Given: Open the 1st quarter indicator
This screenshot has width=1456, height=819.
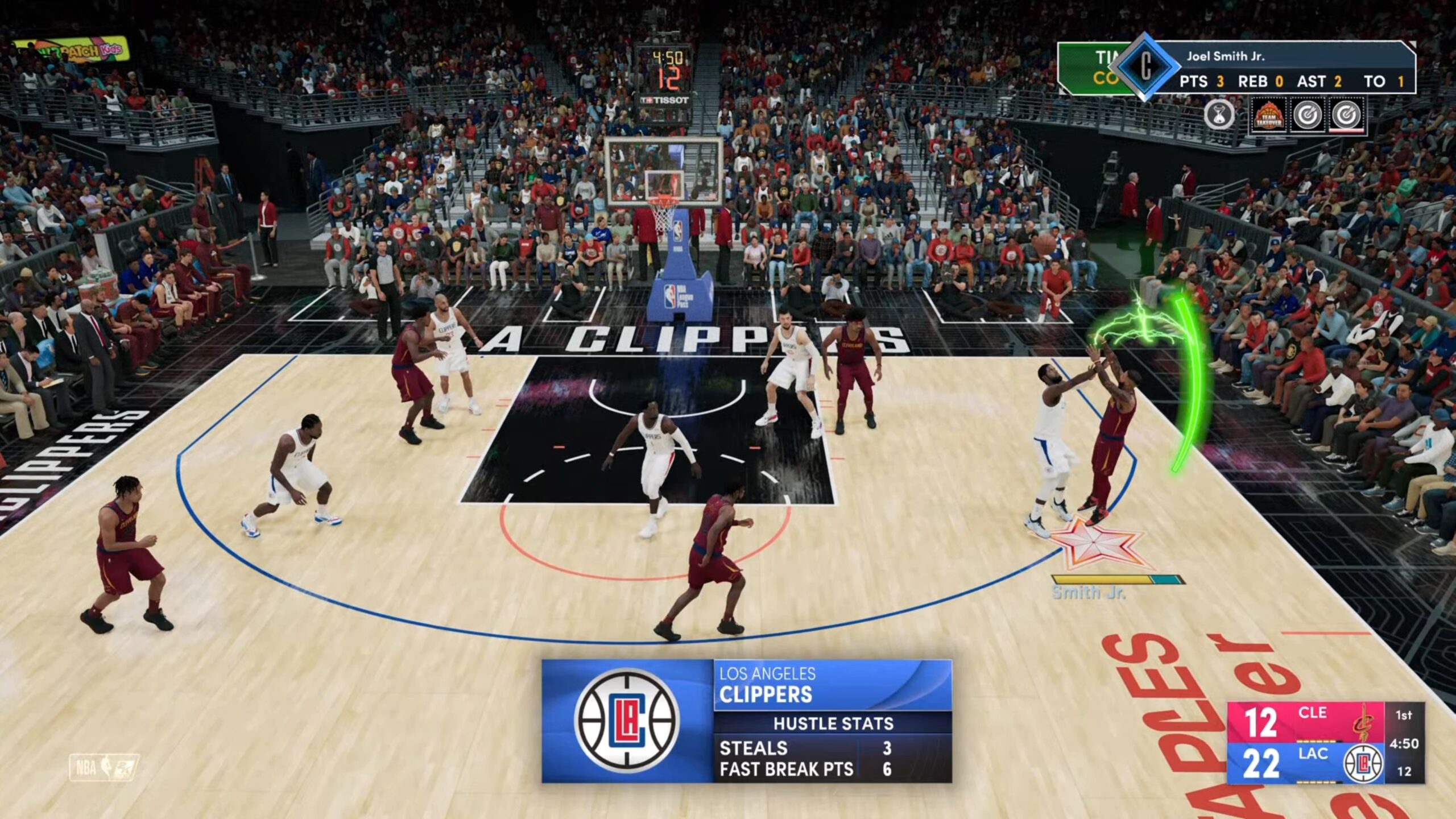Looking at the screenshot, I should point(1404,715).
